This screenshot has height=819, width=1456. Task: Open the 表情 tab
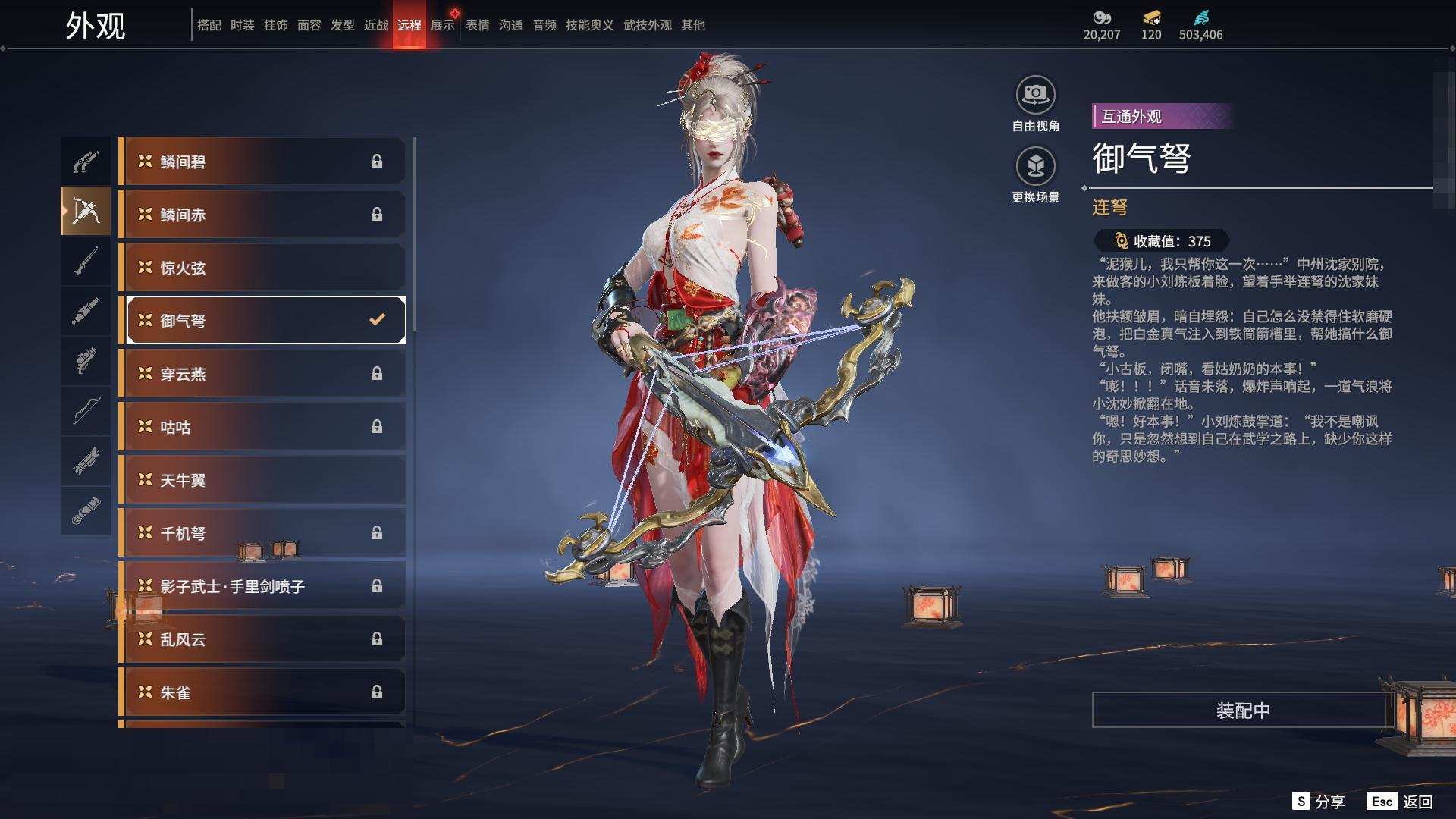pos(477,25)
